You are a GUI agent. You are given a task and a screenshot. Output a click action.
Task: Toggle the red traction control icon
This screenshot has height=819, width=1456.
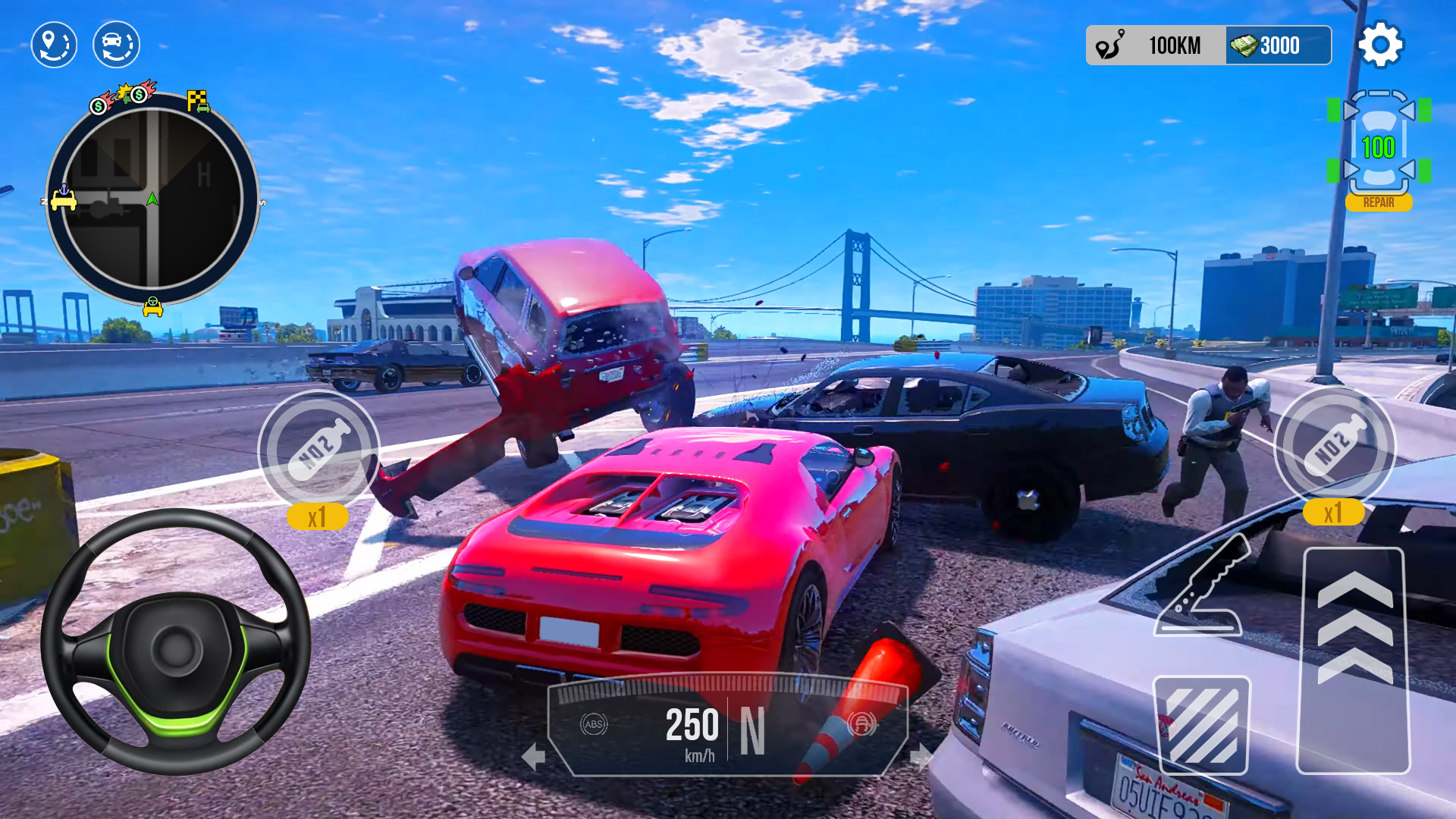click(861, 724)
